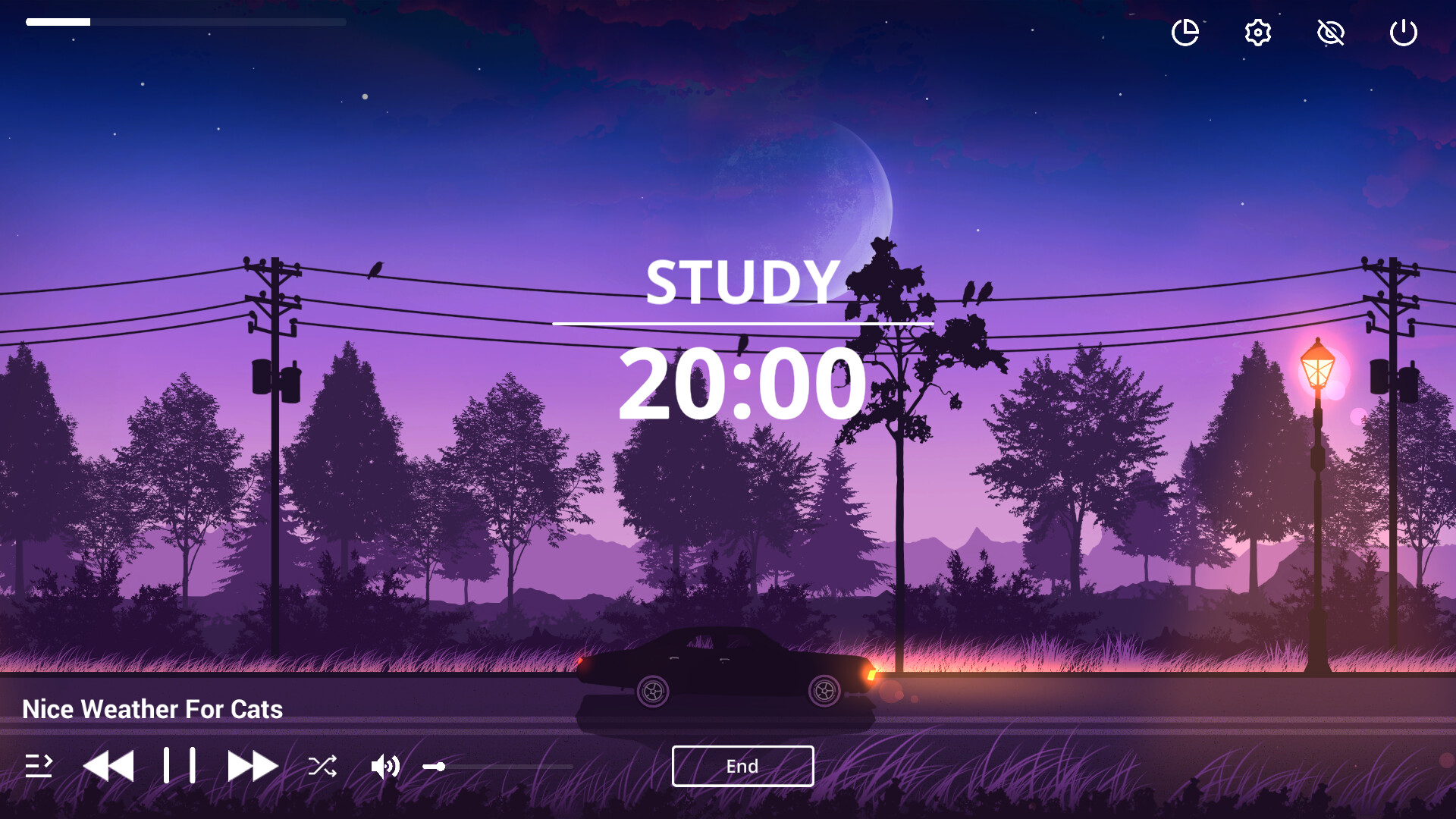Pause the currently playing track
Screen dimensions: 1456x819
coord(180,765)
